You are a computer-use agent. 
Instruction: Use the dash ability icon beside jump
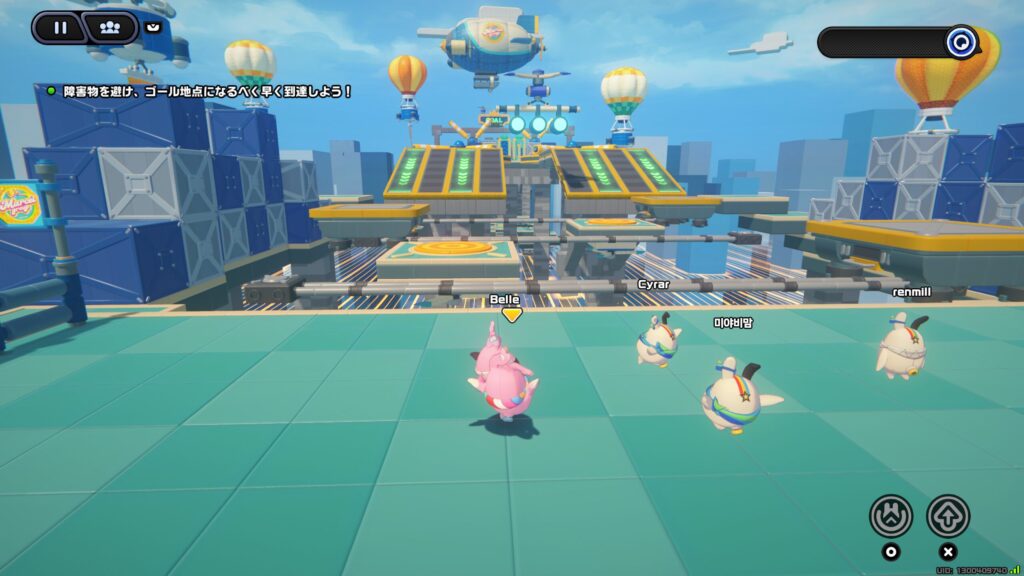[x=890, y=516]
